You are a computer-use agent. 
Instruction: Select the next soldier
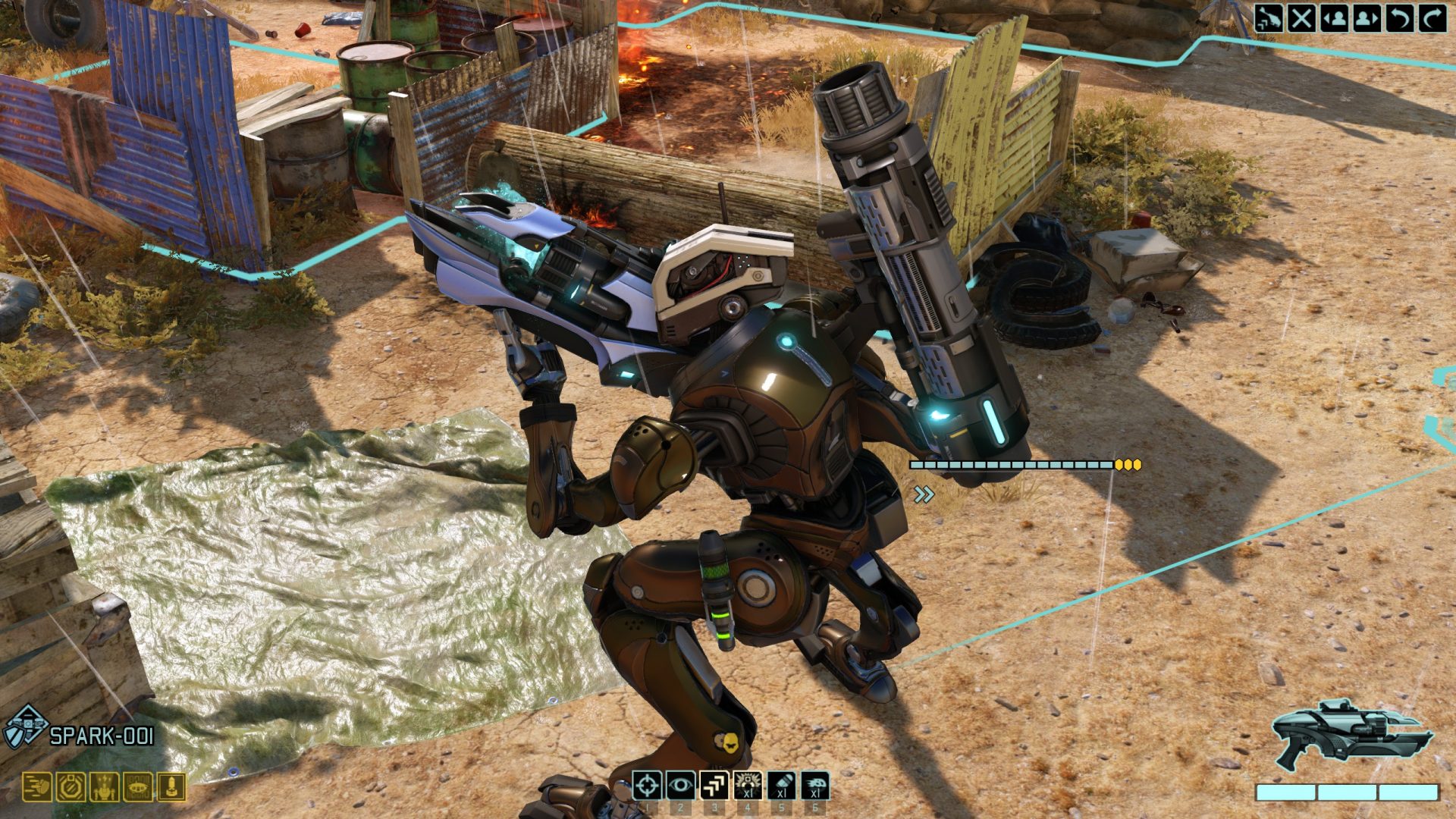coord(1367,18)
